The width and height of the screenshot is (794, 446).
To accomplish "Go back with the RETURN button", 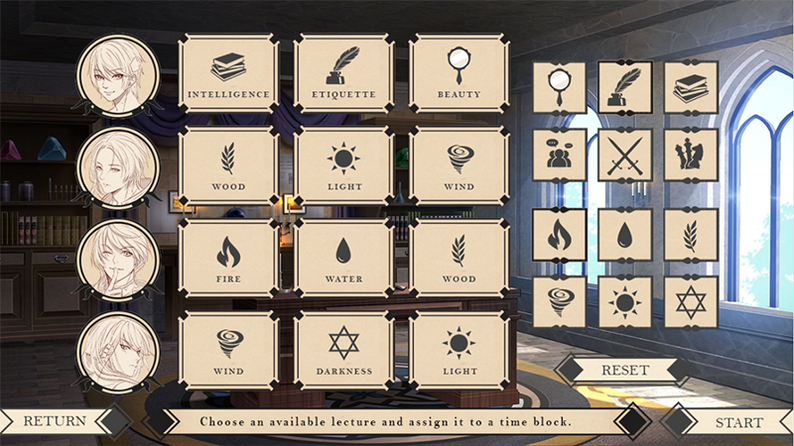I will tap(55, 421).
